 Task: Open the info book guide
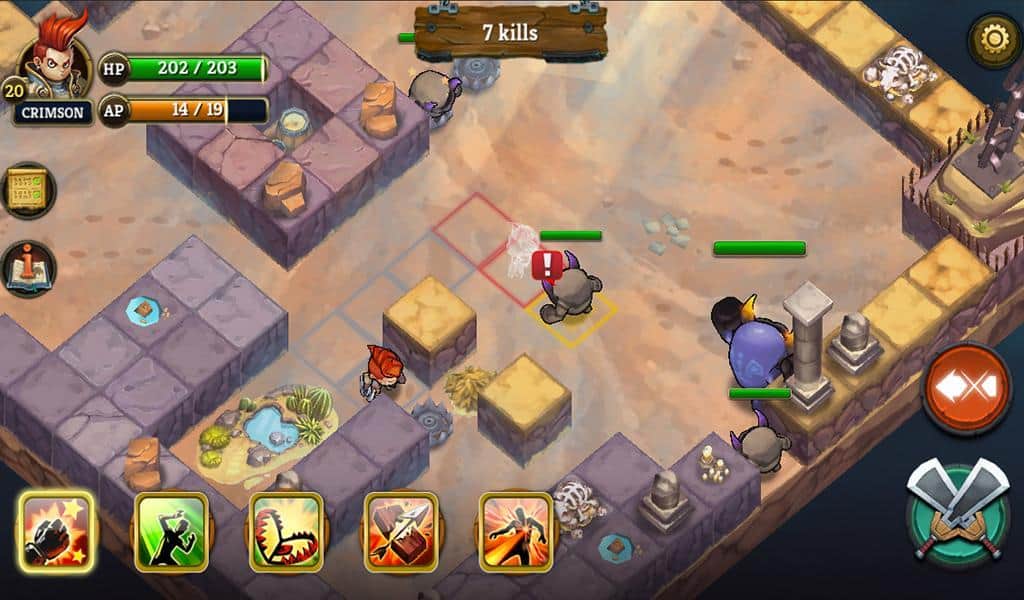(27, 268)
